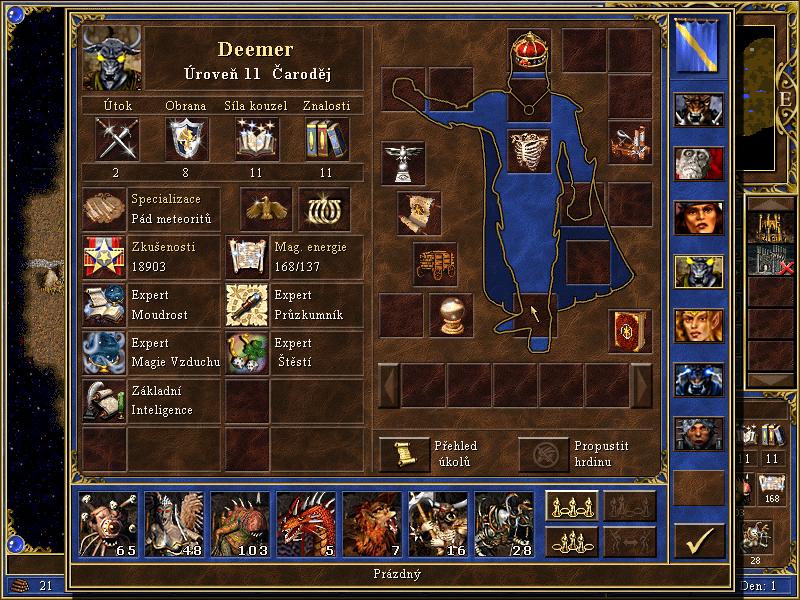Show Pád meteoritů specialization details
The height and width of the screenshot is (600, 800).
pyautogui.click(x=104, y=208)
